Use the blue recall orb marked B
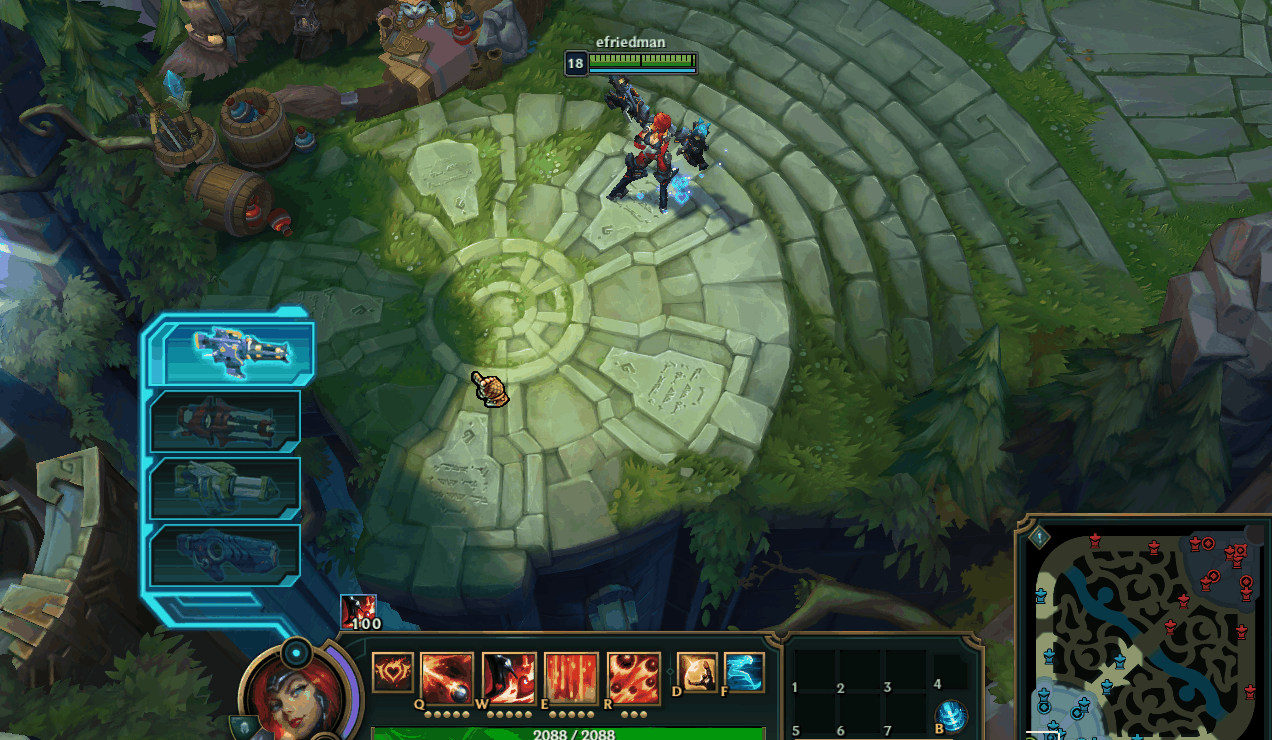Screen dimensions: 1272x740 [952, 715]
